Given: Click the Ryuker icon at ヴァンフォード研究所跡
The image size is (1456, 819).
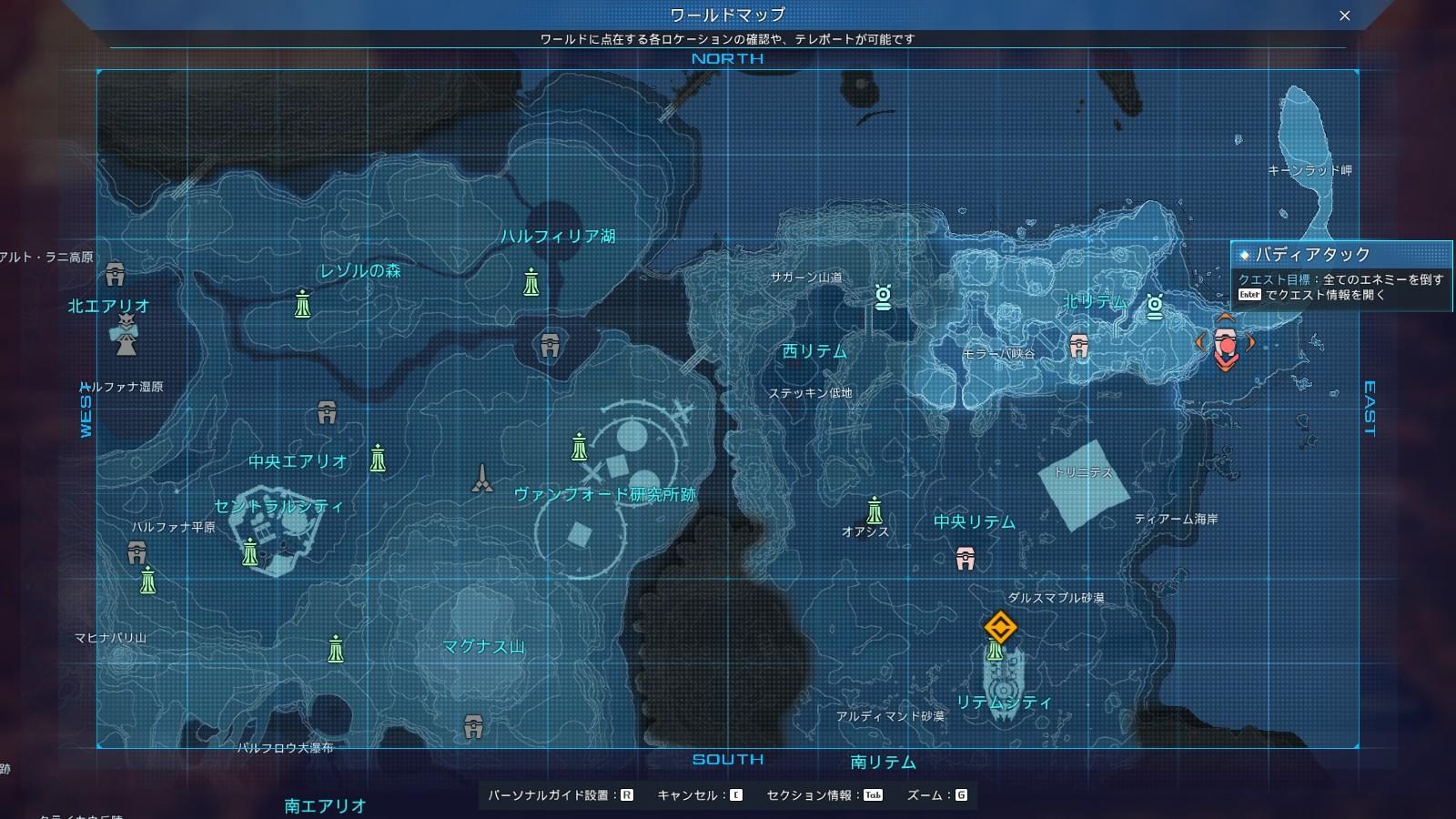Looking at the screenshot, I should [579, 448].
